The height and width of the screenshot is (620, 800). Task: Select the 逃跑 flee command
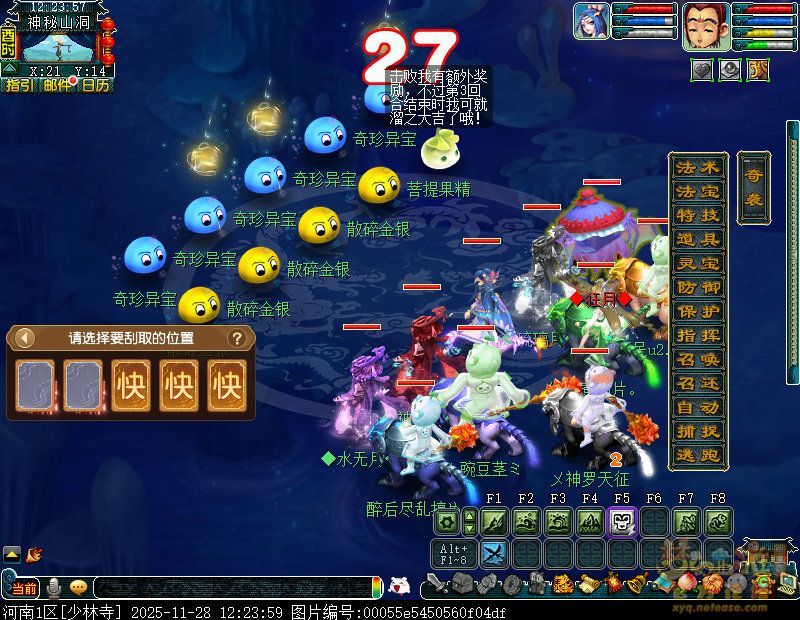click(x=697, y=455)
